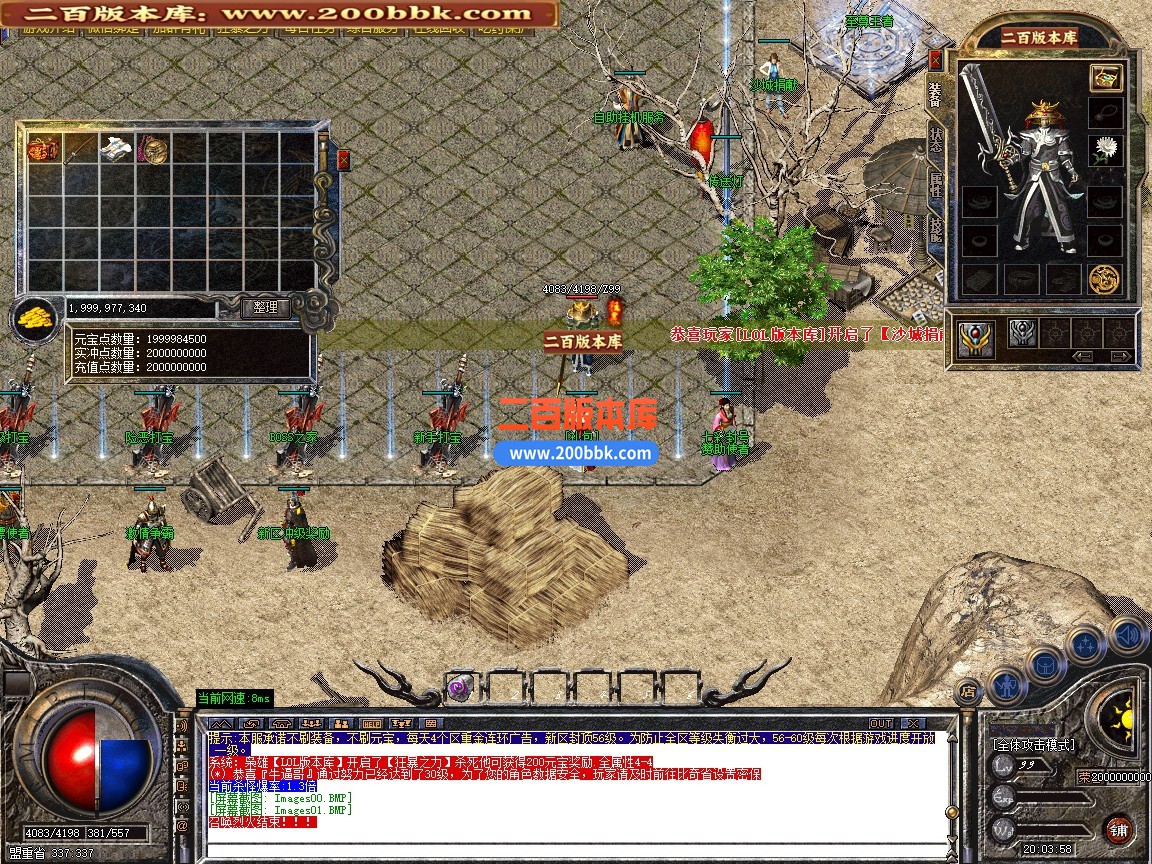Select the red pouch item in the bag
The height and width of the screenshot is (864, 1152).
point(43,150)
